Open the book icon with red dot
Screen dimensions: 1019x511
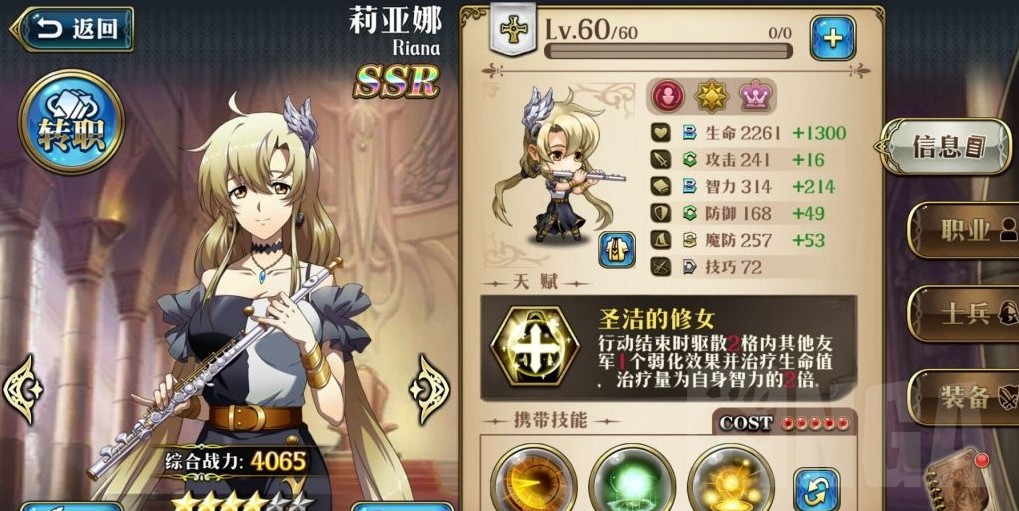pos(960,485)
